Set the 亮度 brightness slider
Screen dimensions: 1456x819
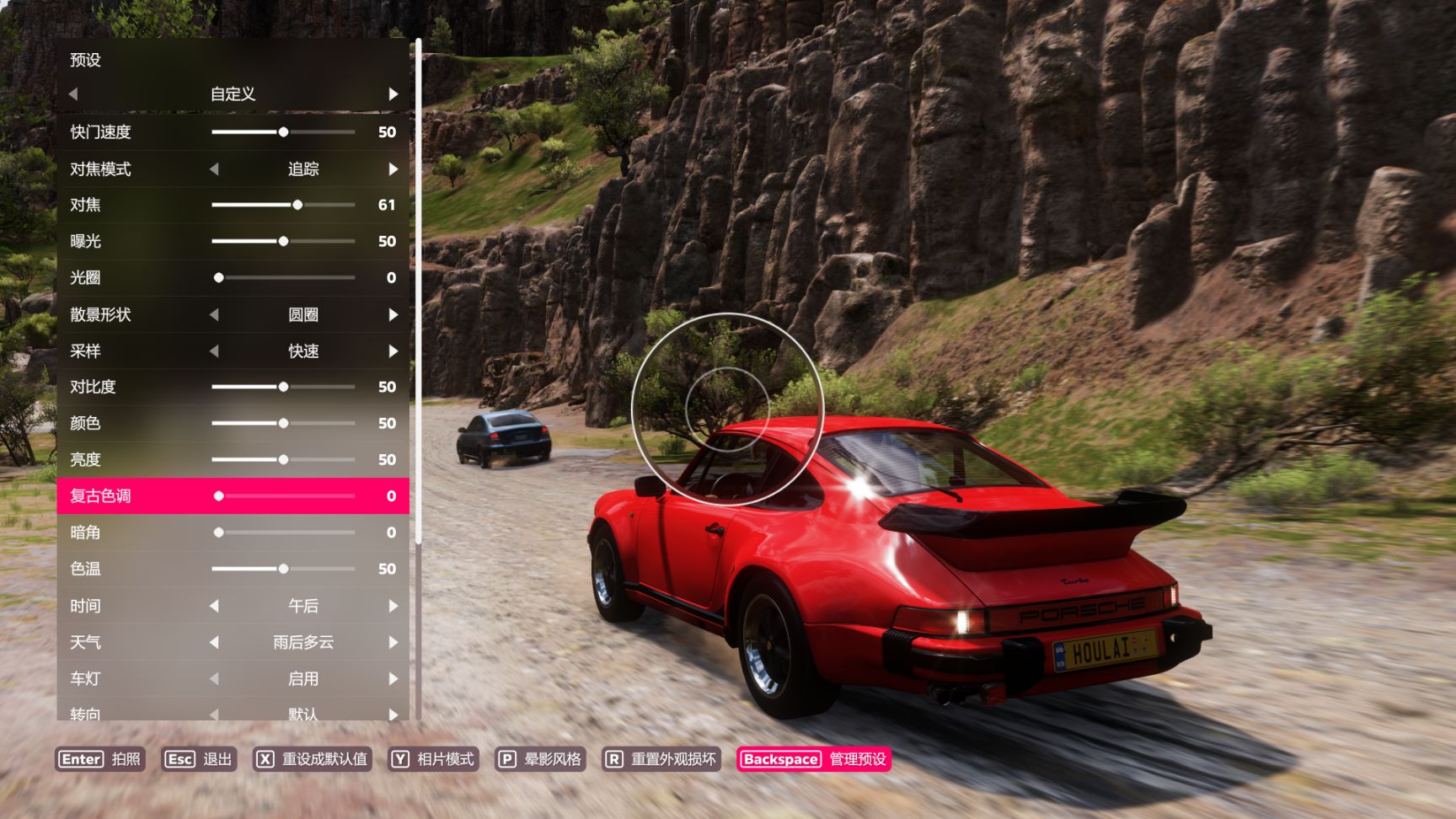coord(283,459)
